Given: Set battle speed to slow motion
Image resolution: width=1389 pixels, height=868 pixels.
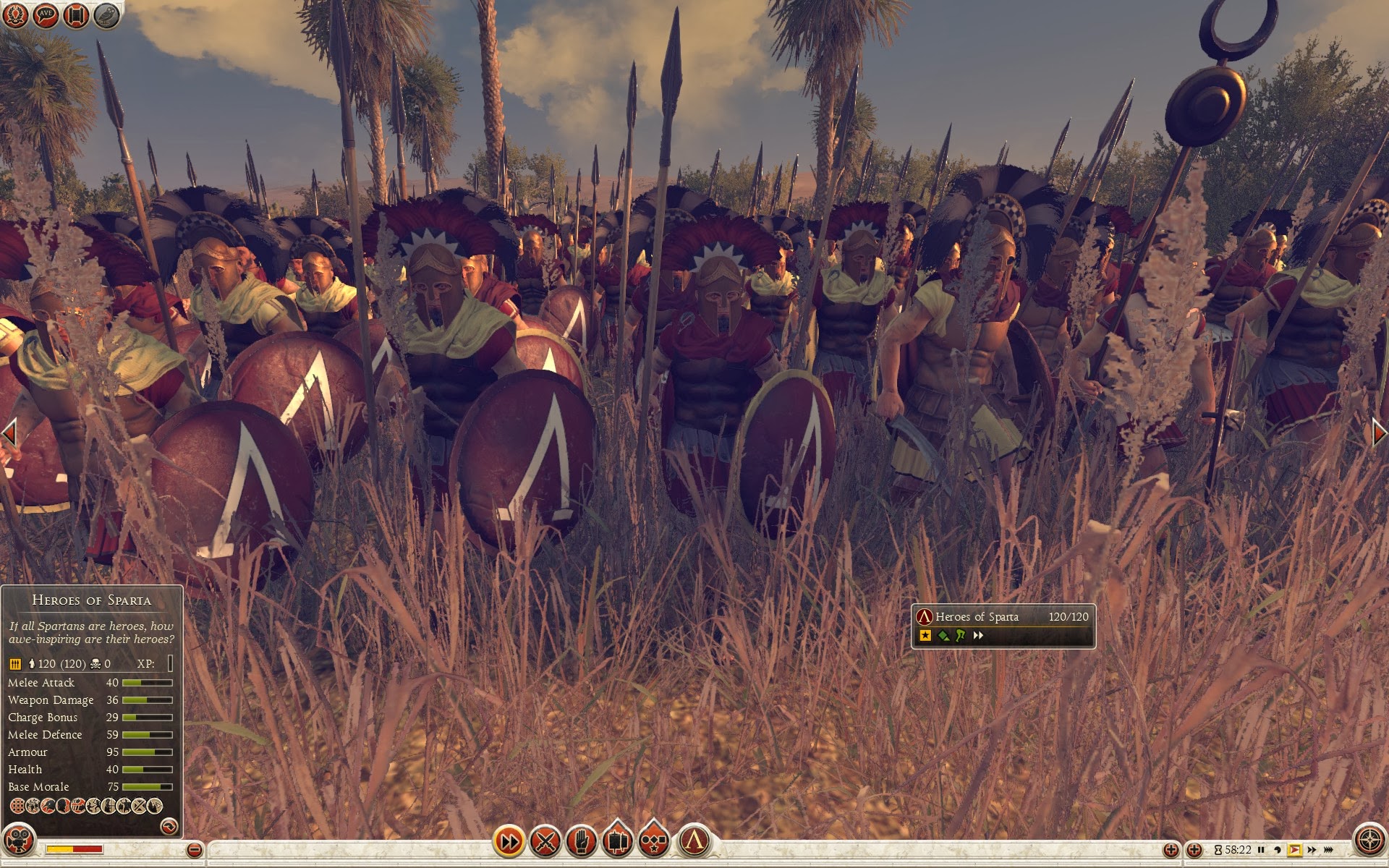Looking at the screenshot, I should pos(1278,850).
